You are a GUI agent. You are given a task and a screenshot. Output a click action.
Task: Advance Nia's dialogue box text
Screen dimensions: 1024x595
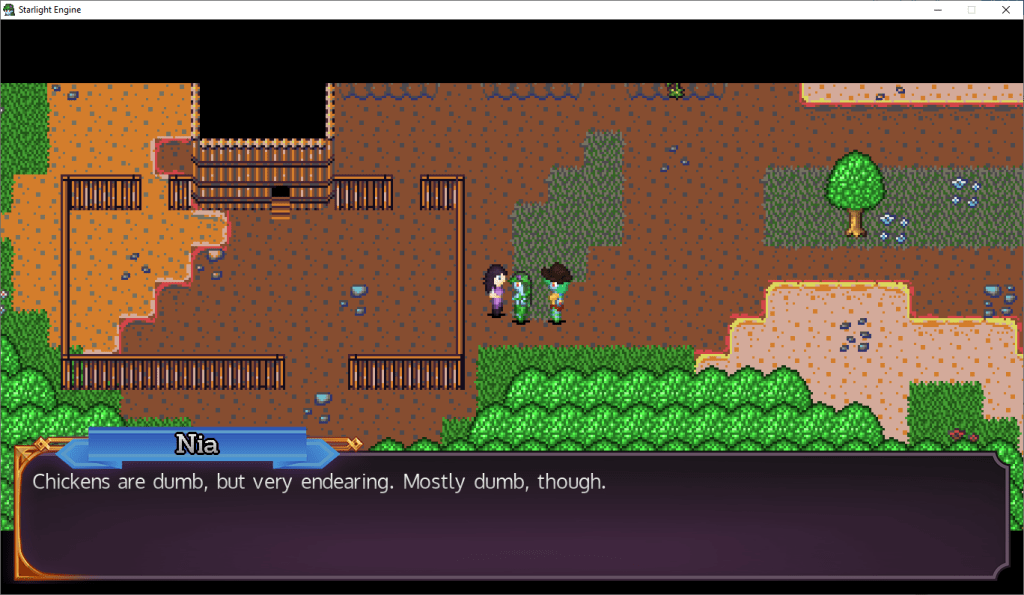pyautogui.click(x=512, y=515)
